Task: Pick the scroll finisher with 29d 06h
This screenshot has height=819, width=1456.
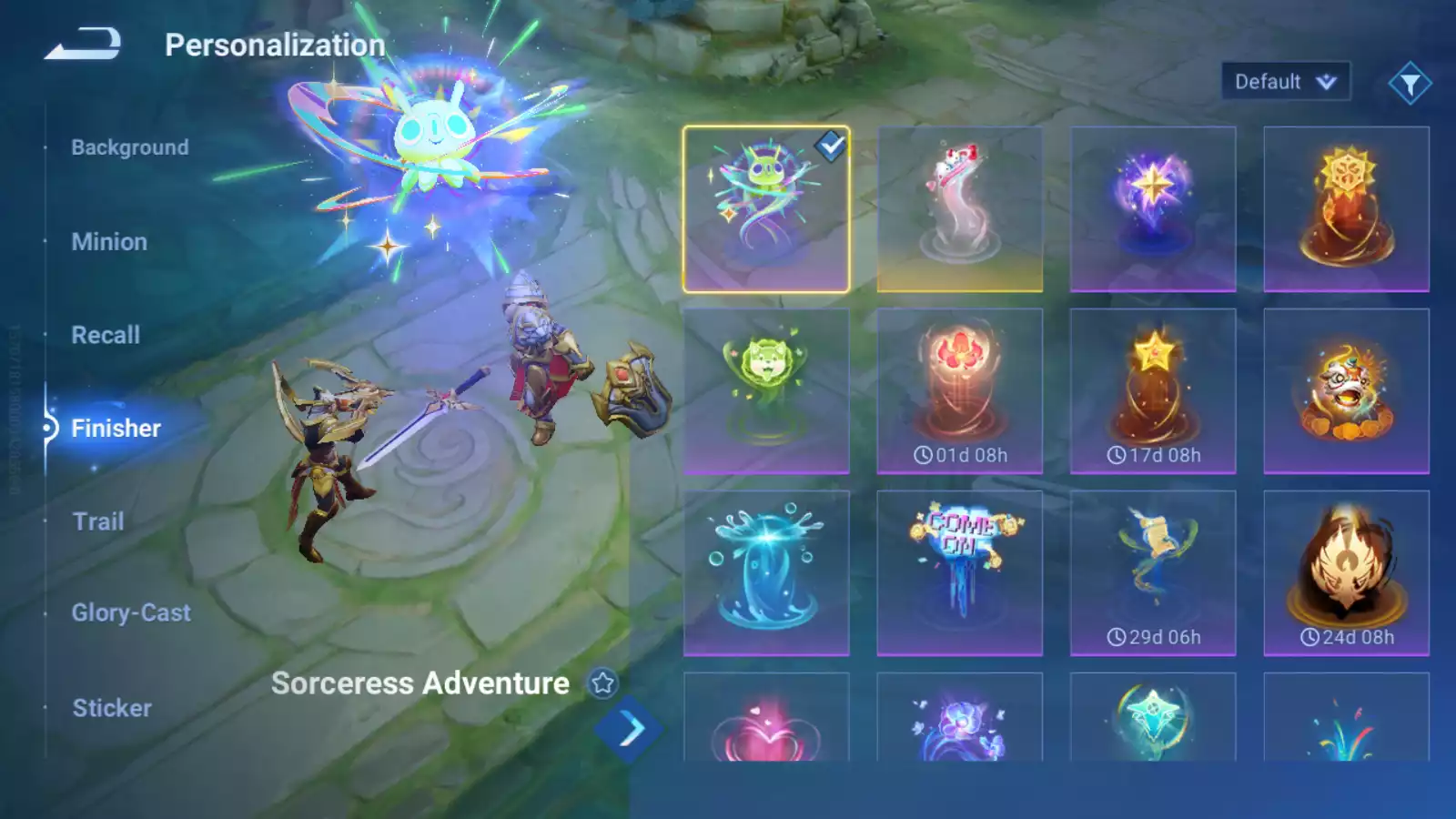Action: coord(1153,573)
